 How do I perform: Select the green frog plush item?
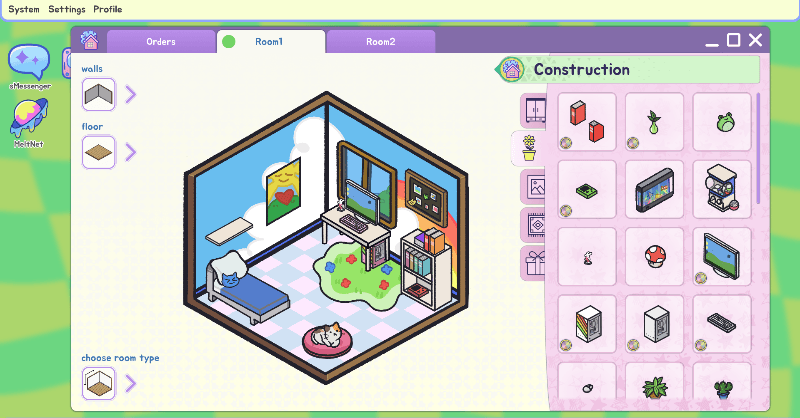tap(722, 122)
